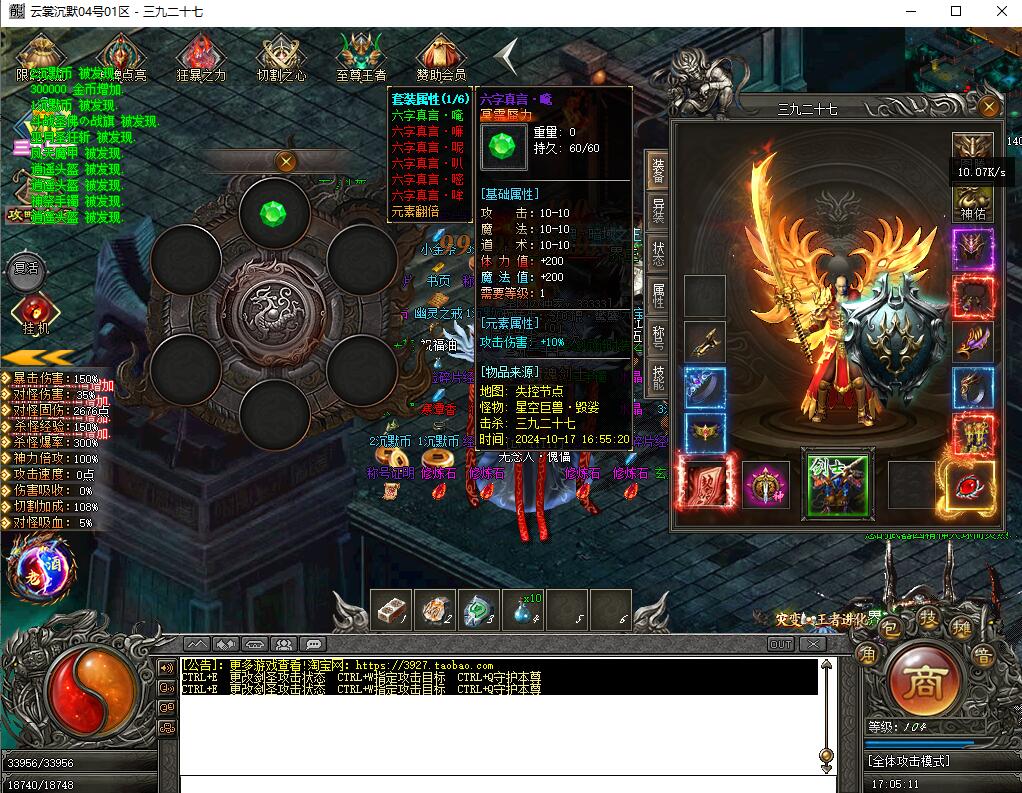Open the 切割之心 menu icon
This screenshot has height=793, width=1022.
pyautogui.click(x=281, y=58)
